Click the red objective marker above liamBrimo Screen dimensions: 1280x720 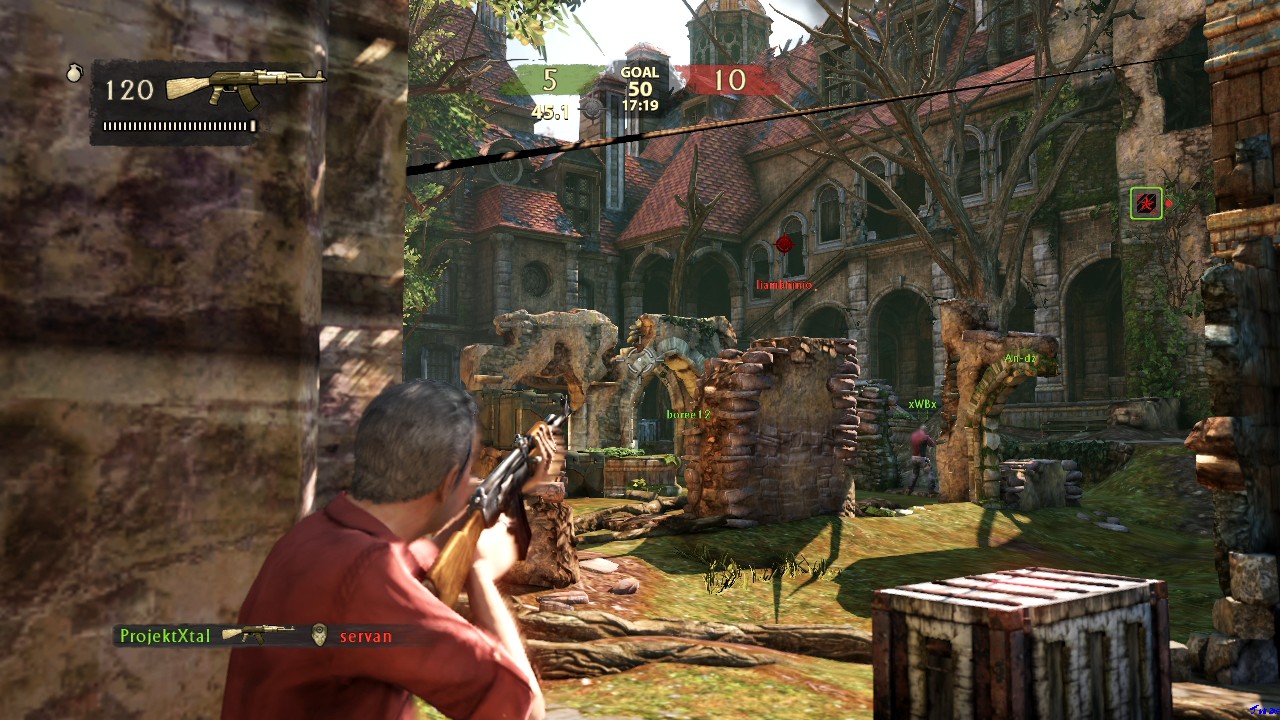pos(786,243)
